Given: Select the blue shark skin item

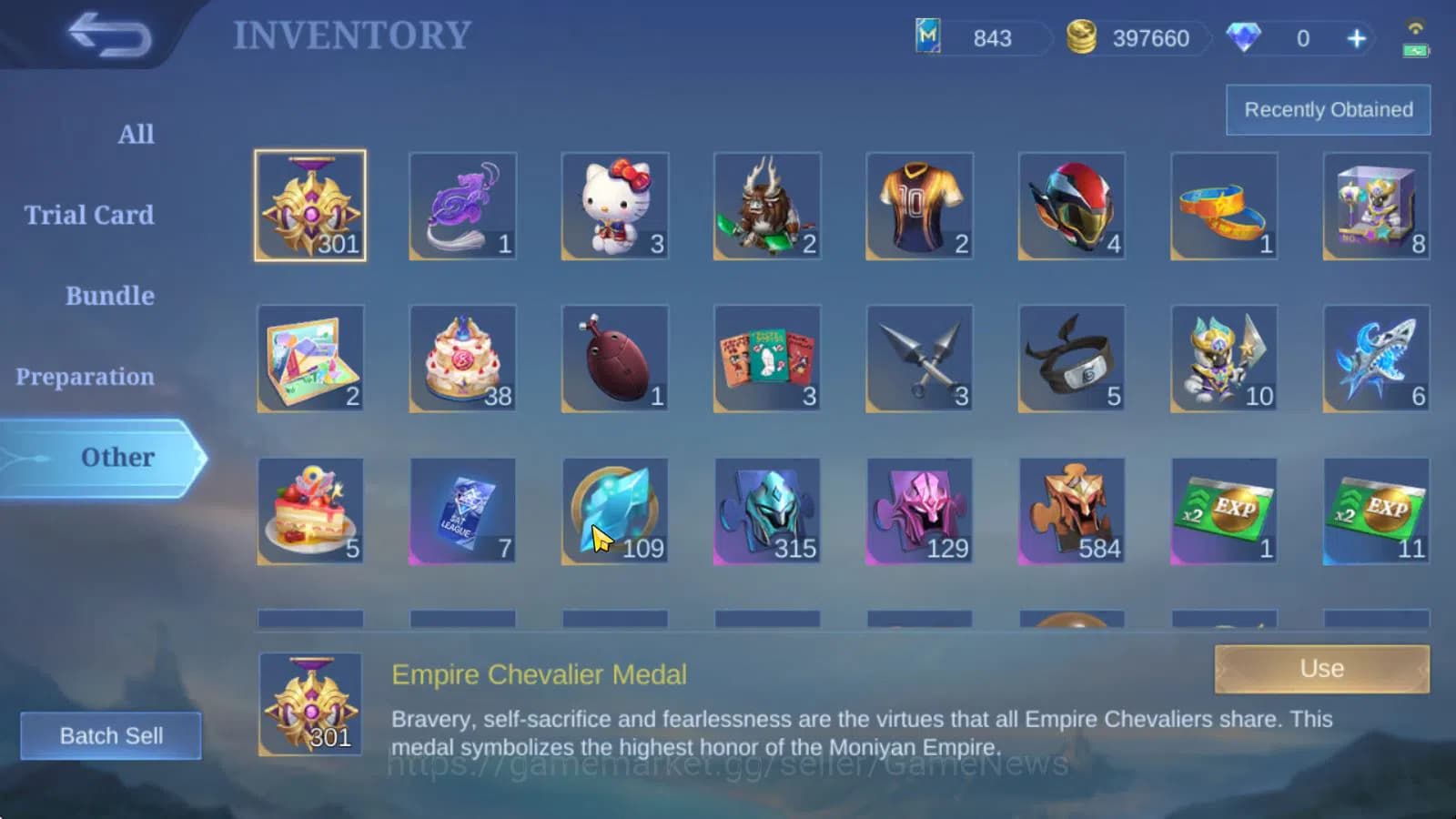Looking at the screenshot, I should (x=1376, y=358).
